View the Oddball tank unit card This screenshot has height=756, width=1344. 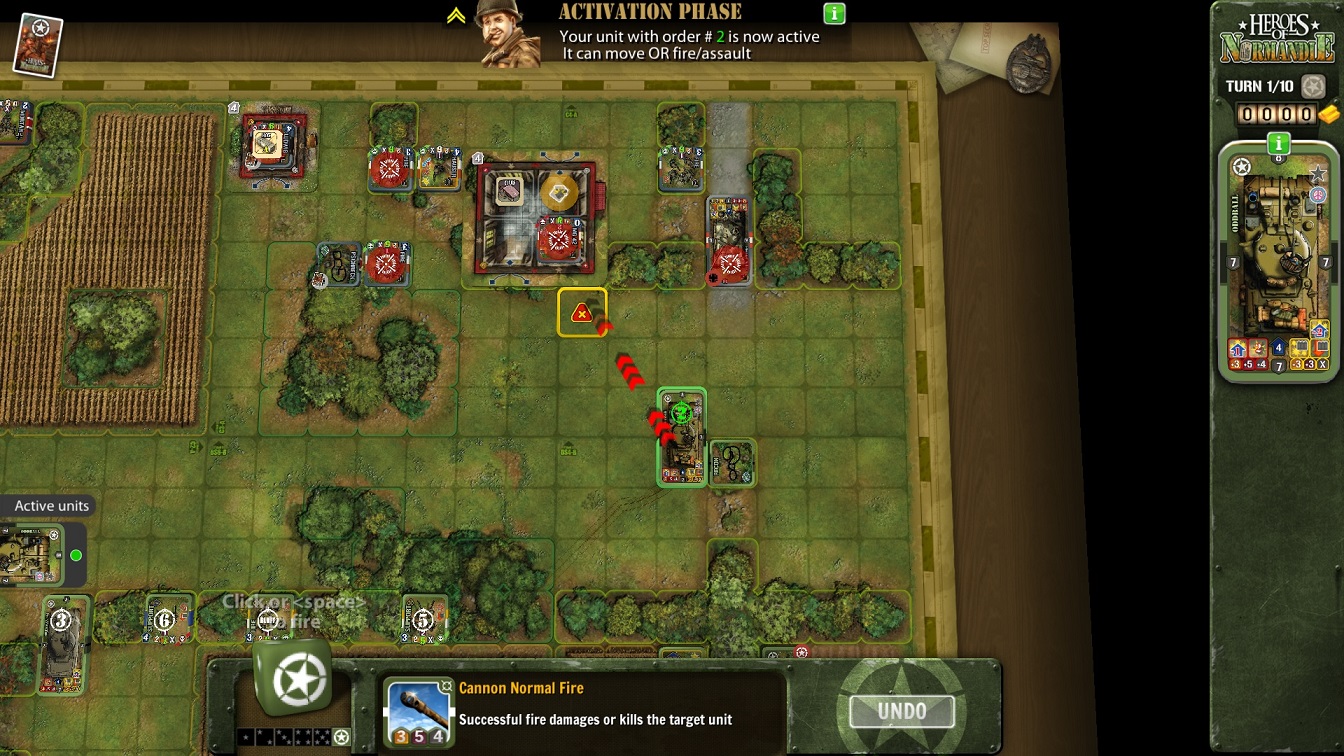(x=1278, y=260)
